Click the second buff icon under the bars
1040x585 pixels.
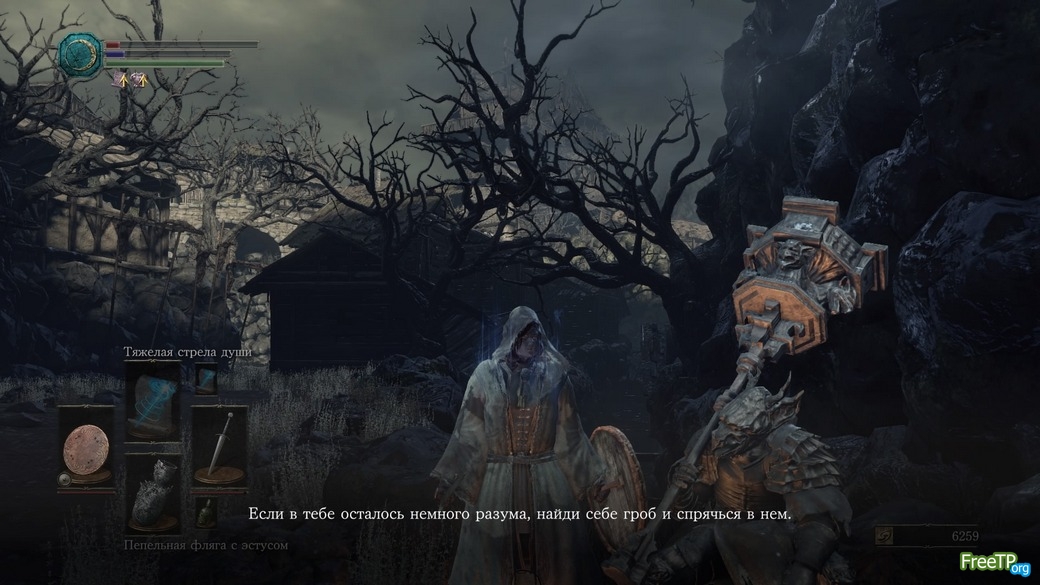tap(139, 80)
